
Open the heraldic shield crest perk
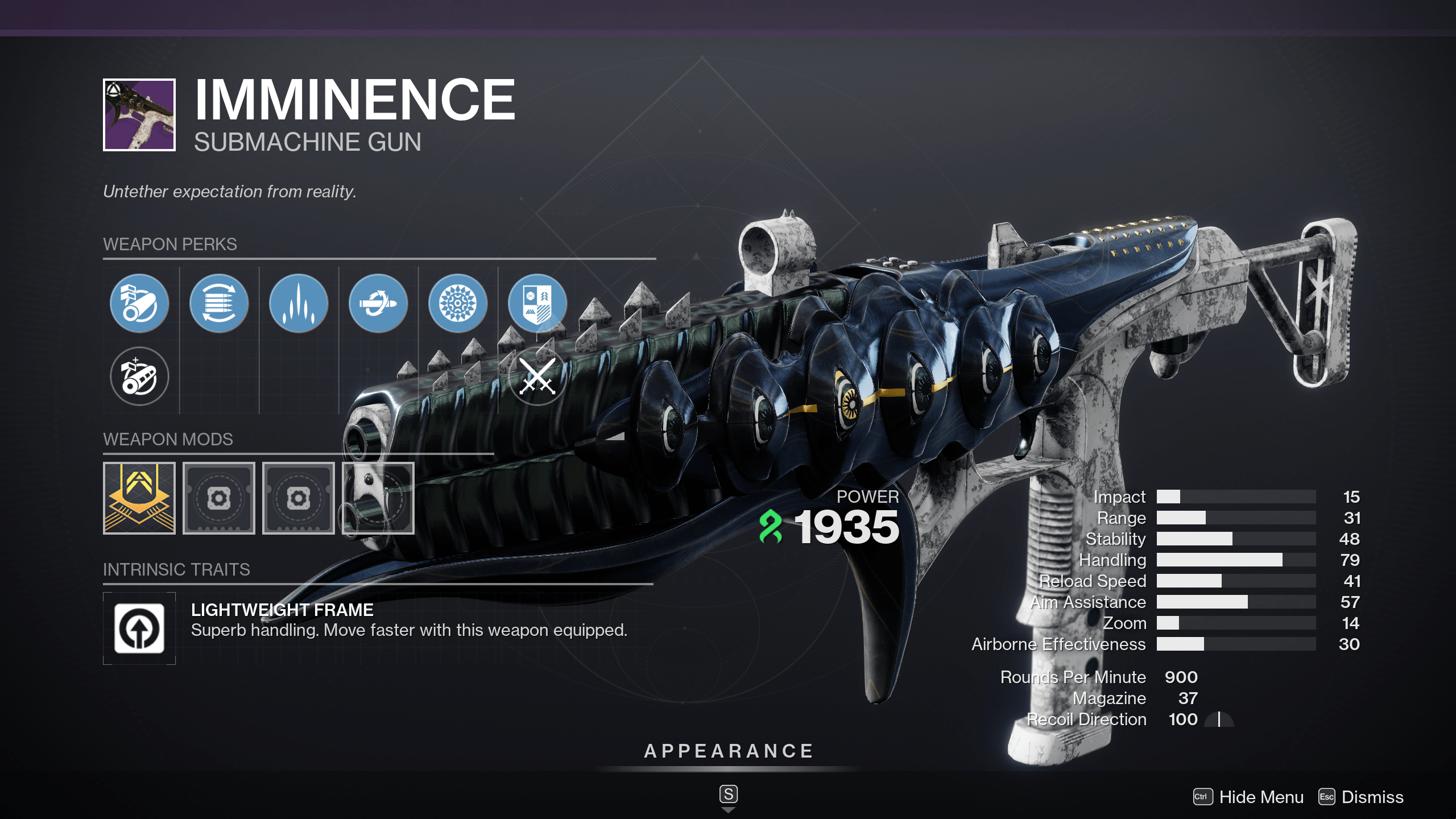pos(537,303)
